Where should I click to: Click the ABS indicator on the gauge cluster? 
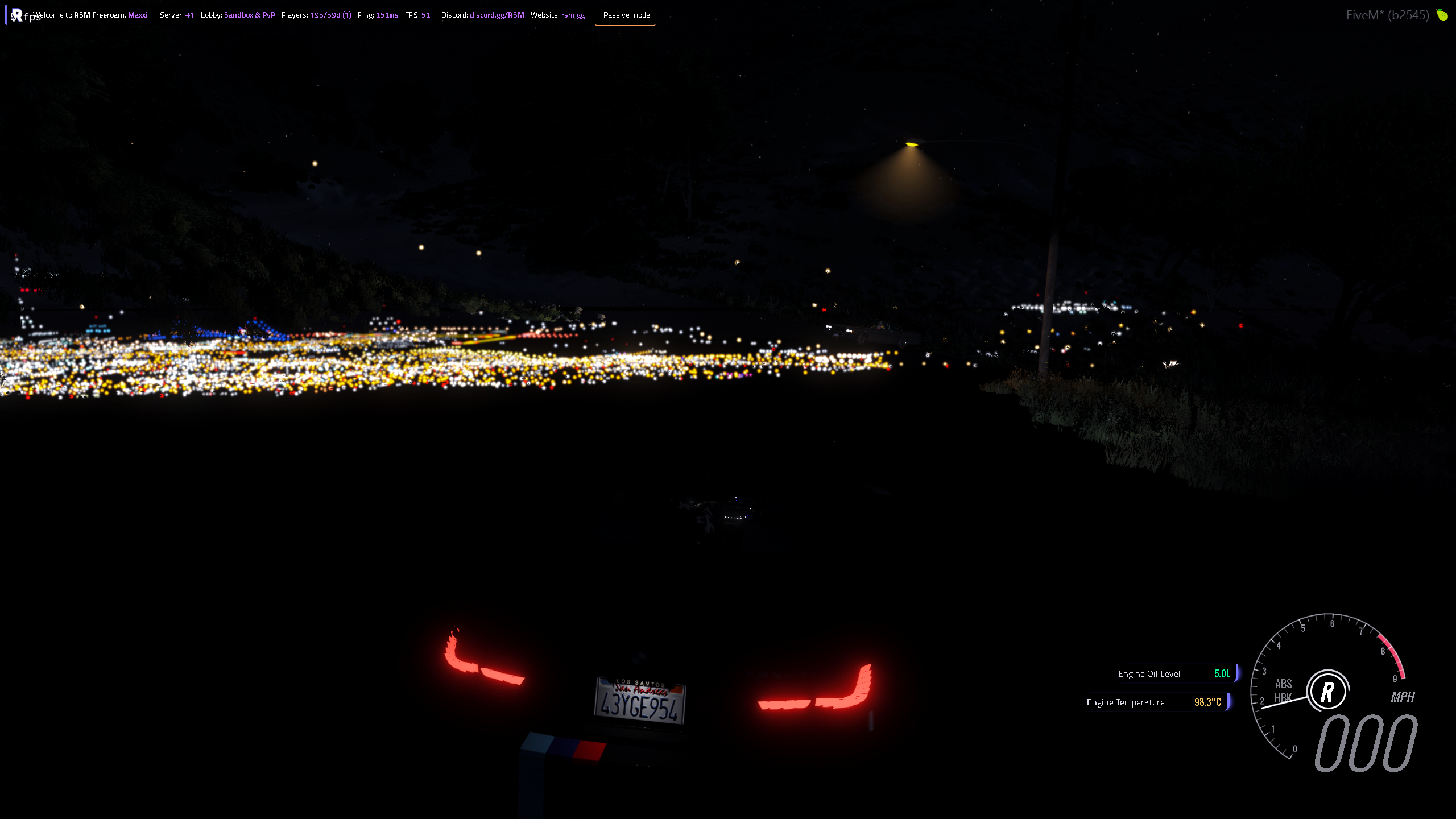1284,685
